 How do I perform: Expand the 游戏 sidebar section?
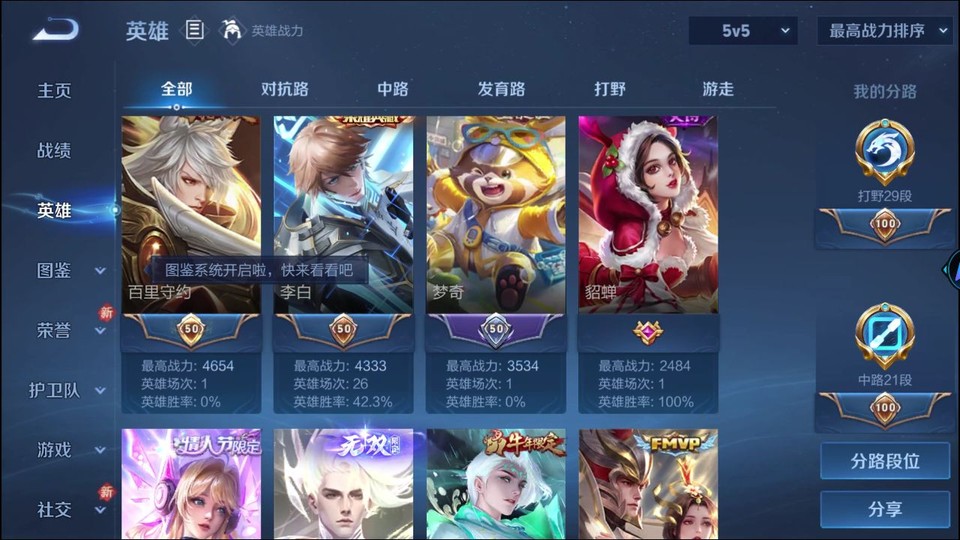[x=70, y=450]
